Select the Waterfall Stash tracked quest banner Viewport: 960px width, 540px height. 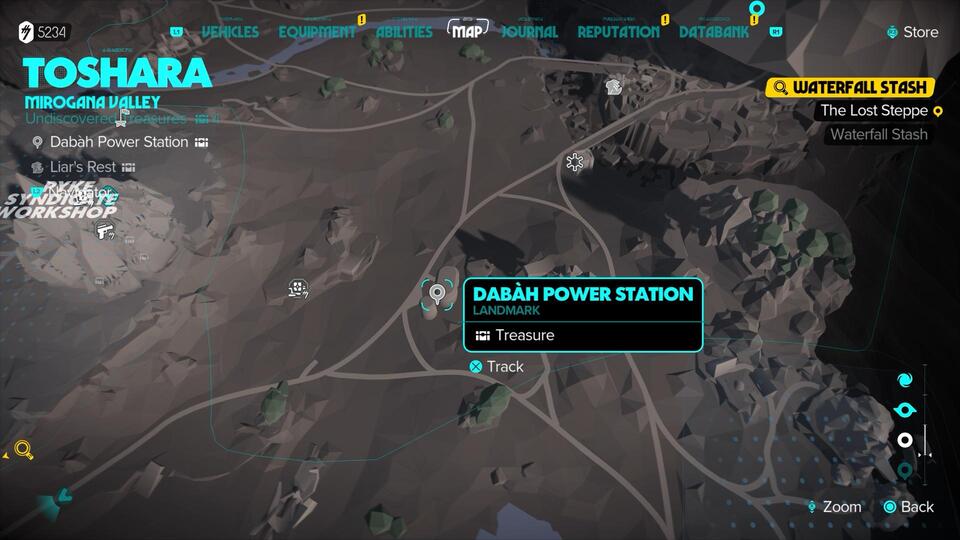[850, 87]
